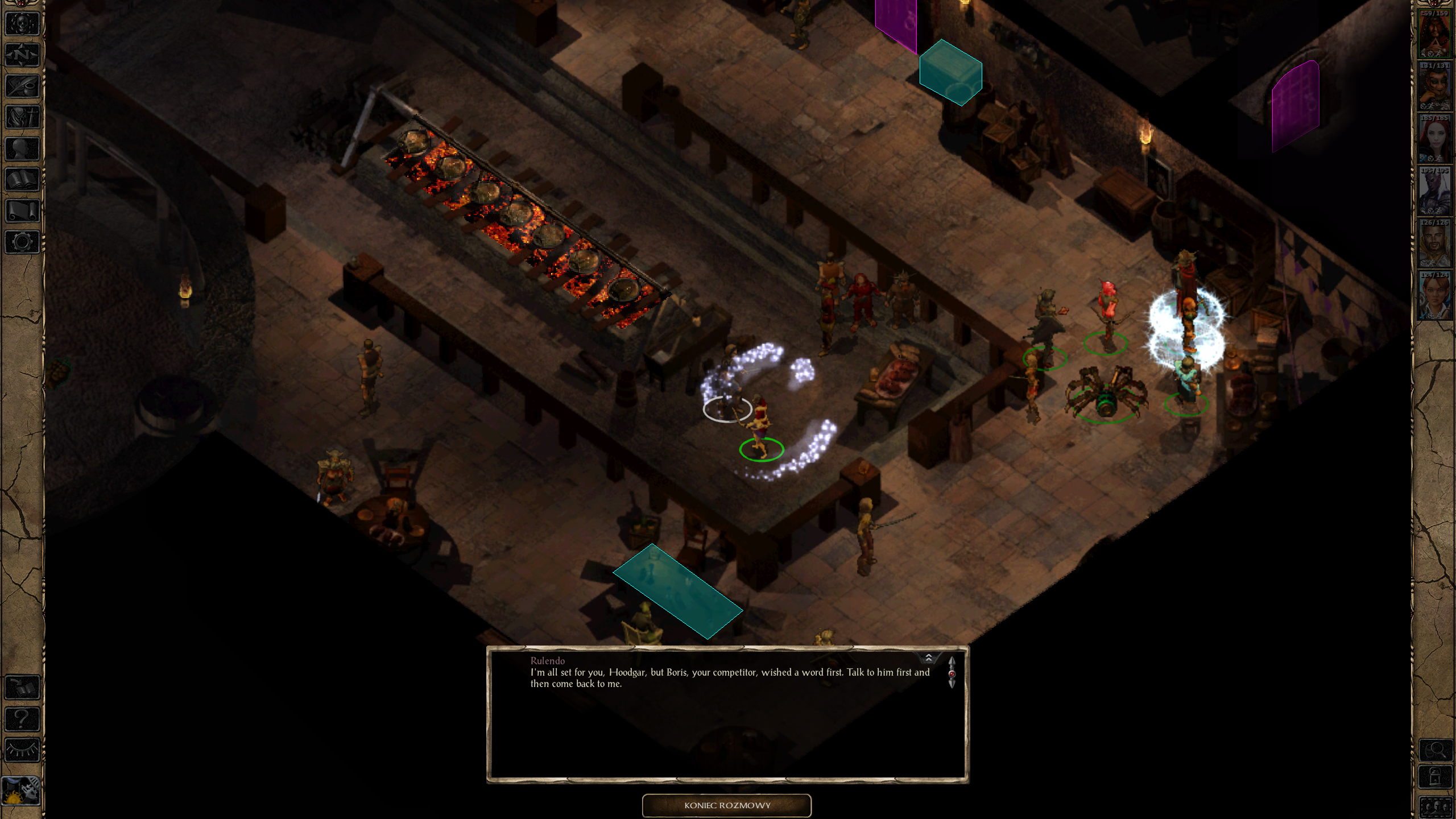The width and height of the screenshot is (1456, 819).
Task: Expand dialogue box with double-chevron arrow
Action: click(x=928, y=658)
